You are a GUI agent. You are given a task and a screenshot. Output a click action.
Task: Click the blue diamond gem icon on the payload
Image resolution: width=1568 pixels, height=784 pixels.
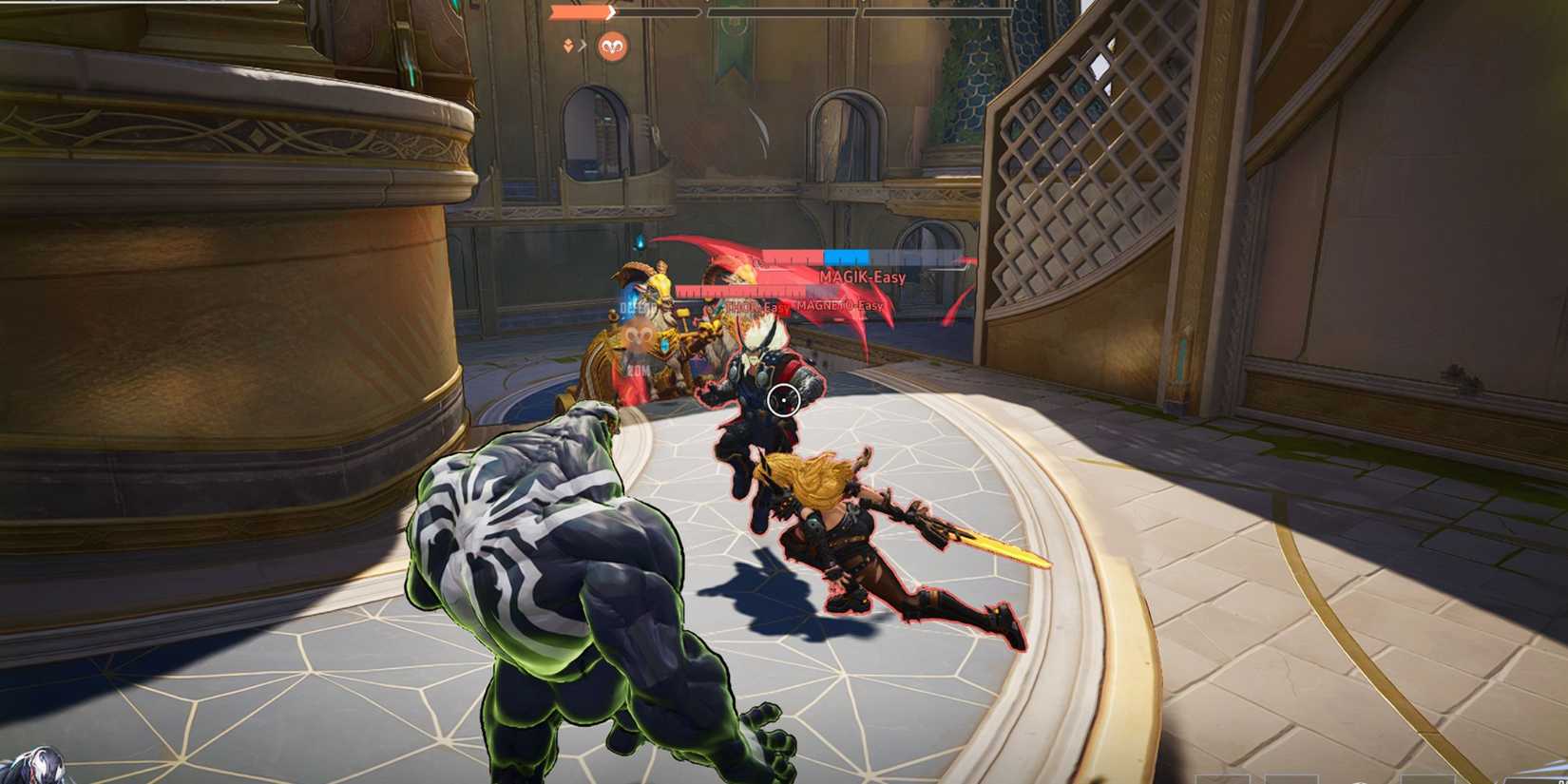pyautogui.click(x=663, y=346)
